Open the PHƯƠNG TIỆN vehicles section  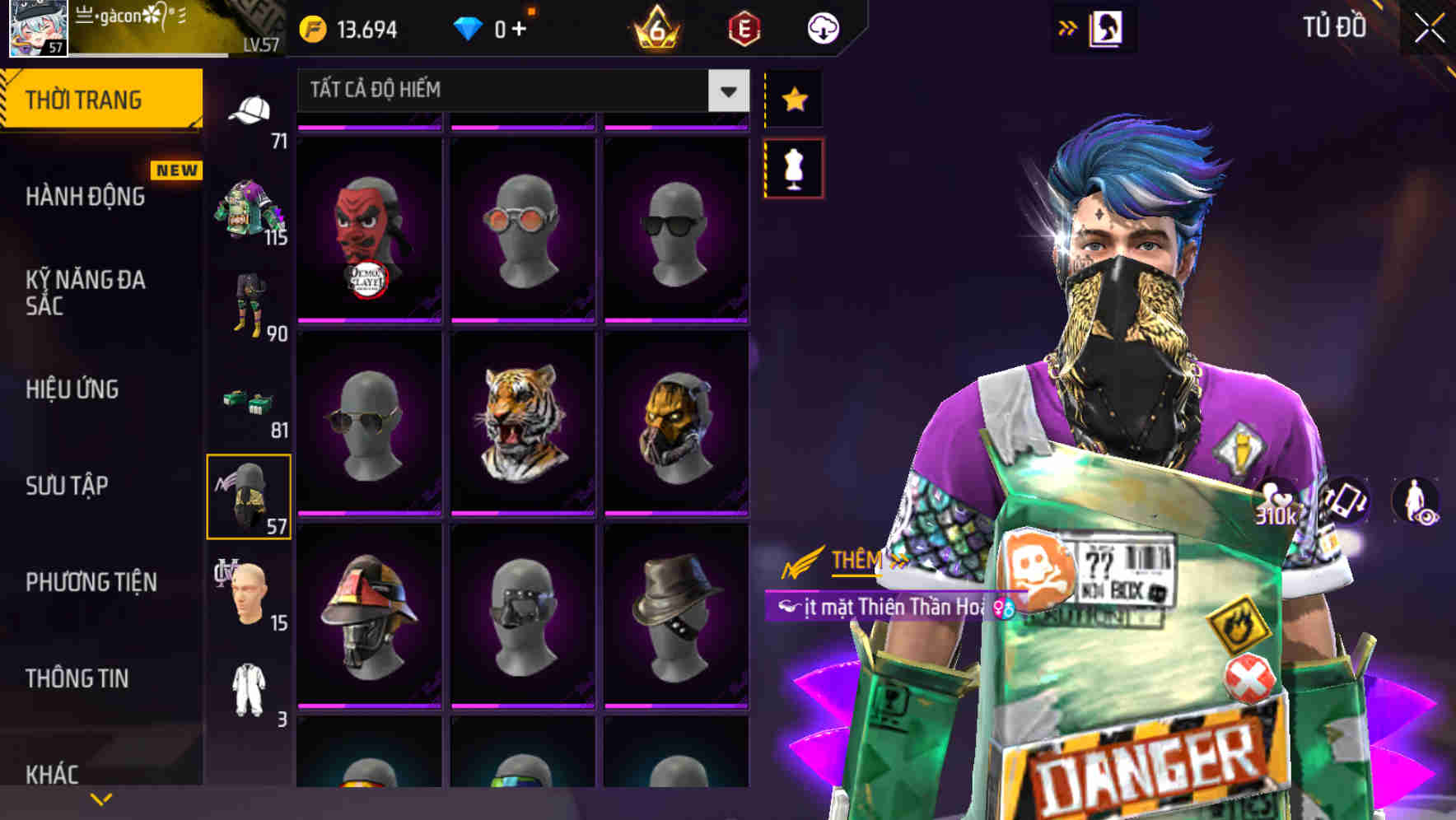91,581
